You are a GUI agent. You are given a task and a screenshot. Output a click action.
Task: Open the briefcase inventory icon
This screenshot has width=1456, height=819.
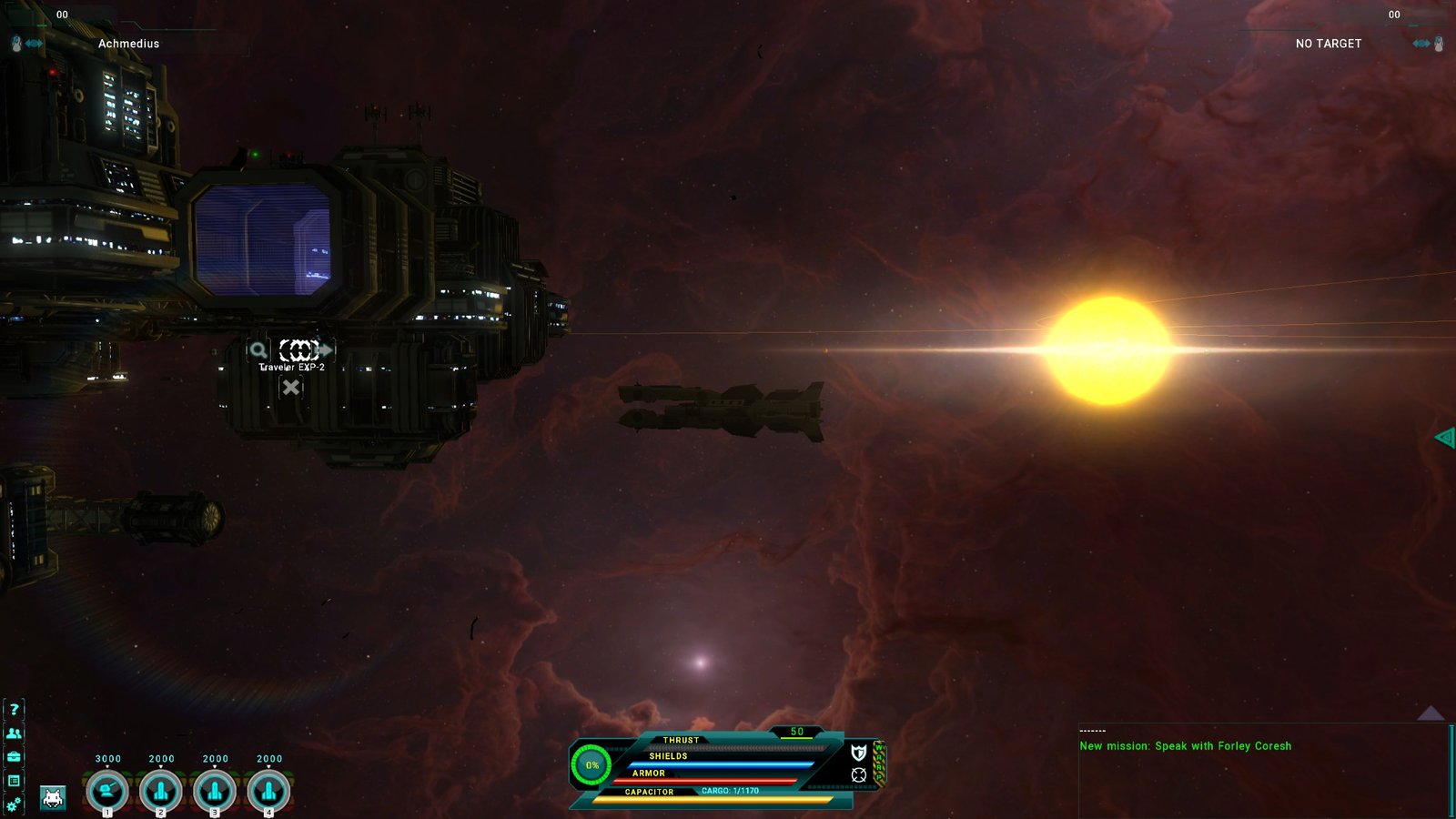[14, 756]
